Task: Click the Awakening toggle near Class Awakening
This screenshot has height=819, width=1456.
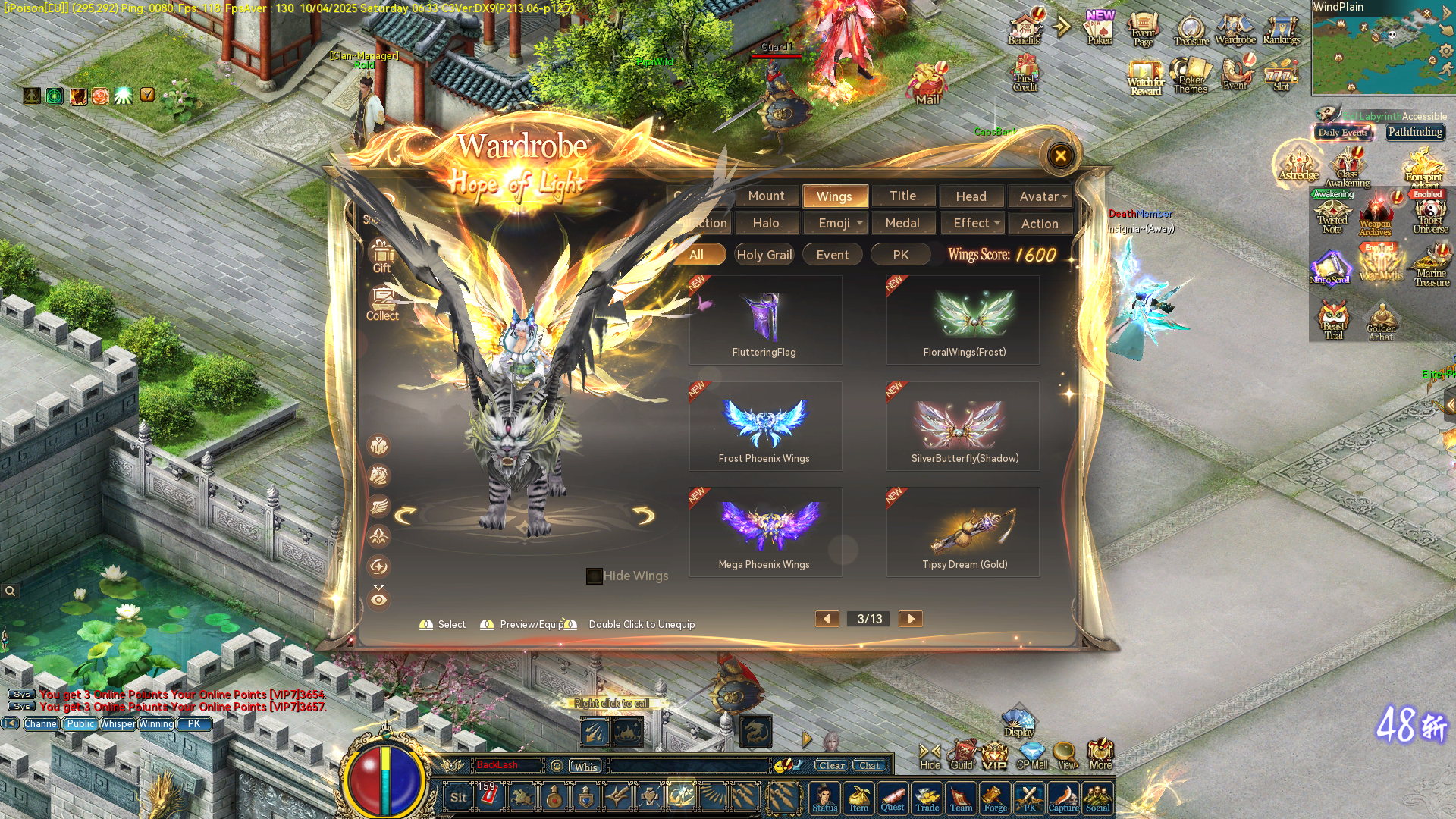Action: (x=1333, y=194)
